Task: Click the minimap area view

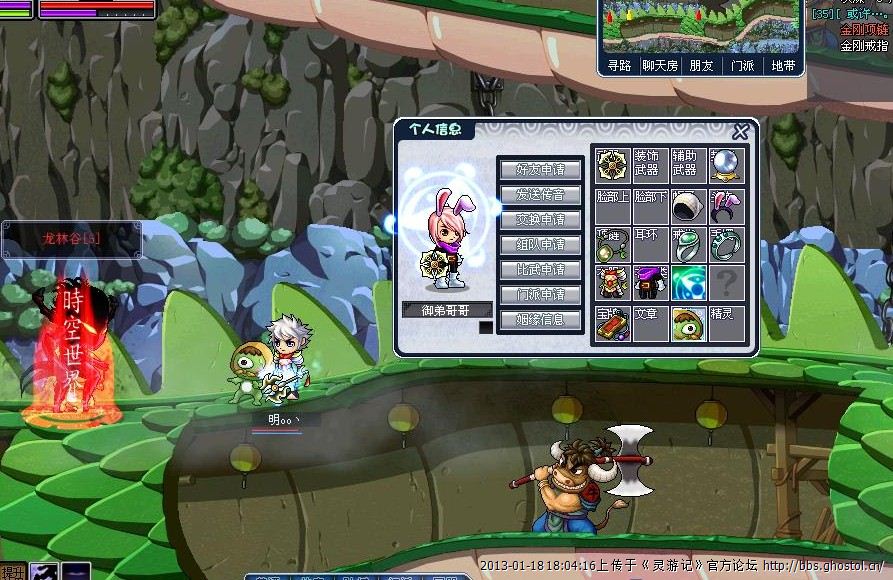Action: pyautogui.click(x=700, y=27)
